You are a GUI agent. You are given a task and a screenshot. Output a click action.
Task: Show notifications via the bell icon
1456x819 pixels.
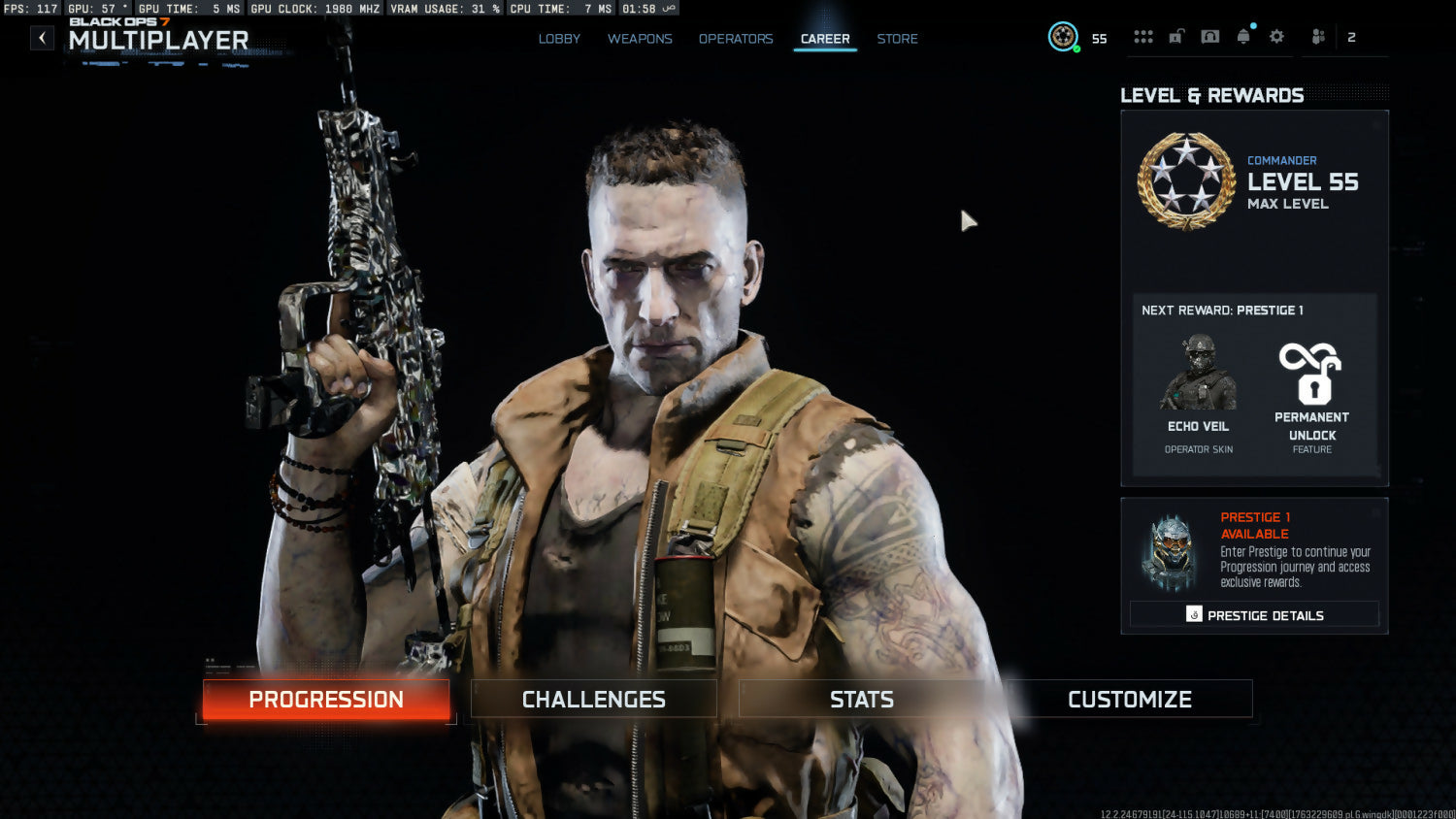(x=1243, y=37)
